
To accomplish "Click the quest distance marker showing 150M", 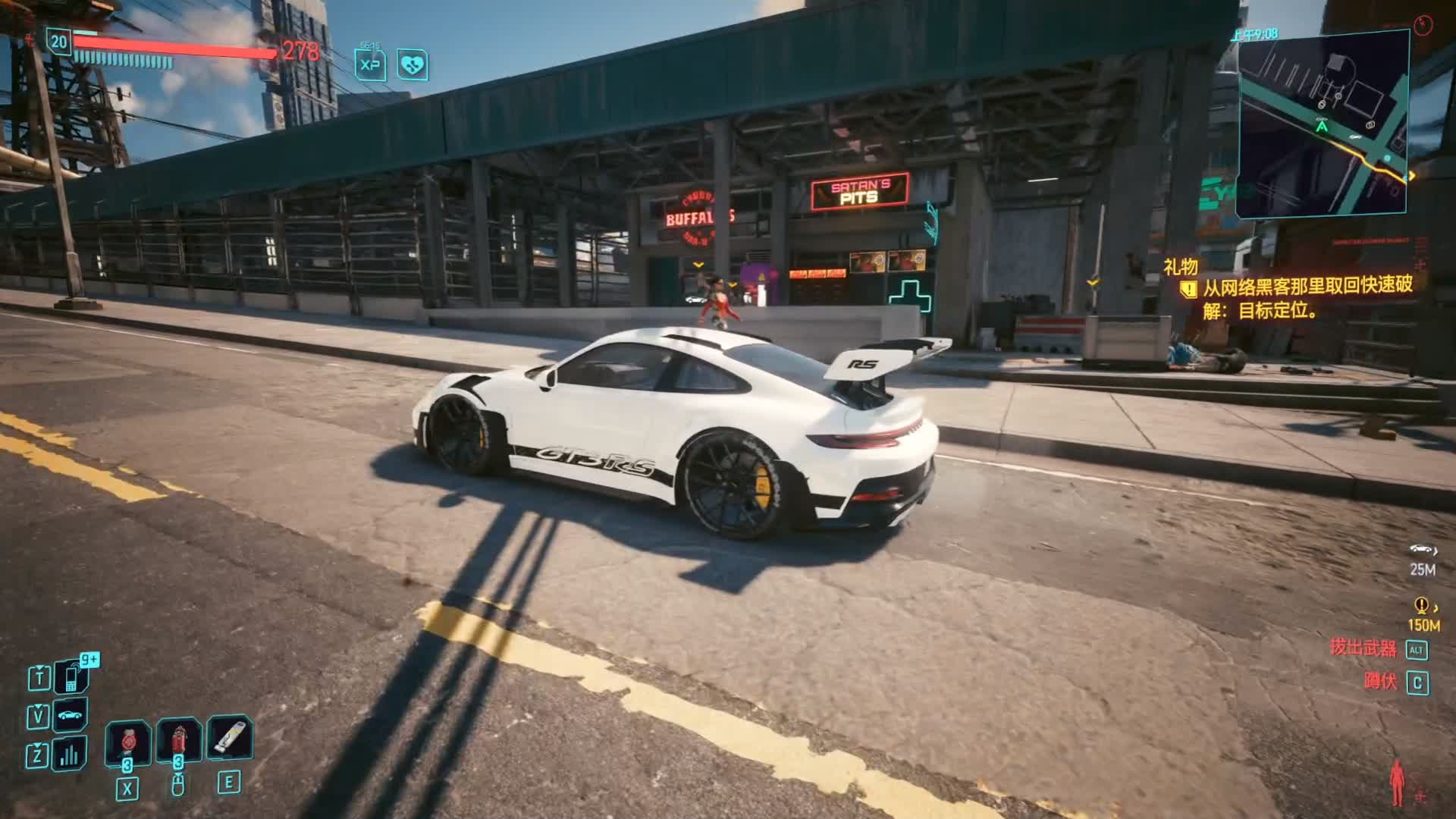I will 1423,615.
